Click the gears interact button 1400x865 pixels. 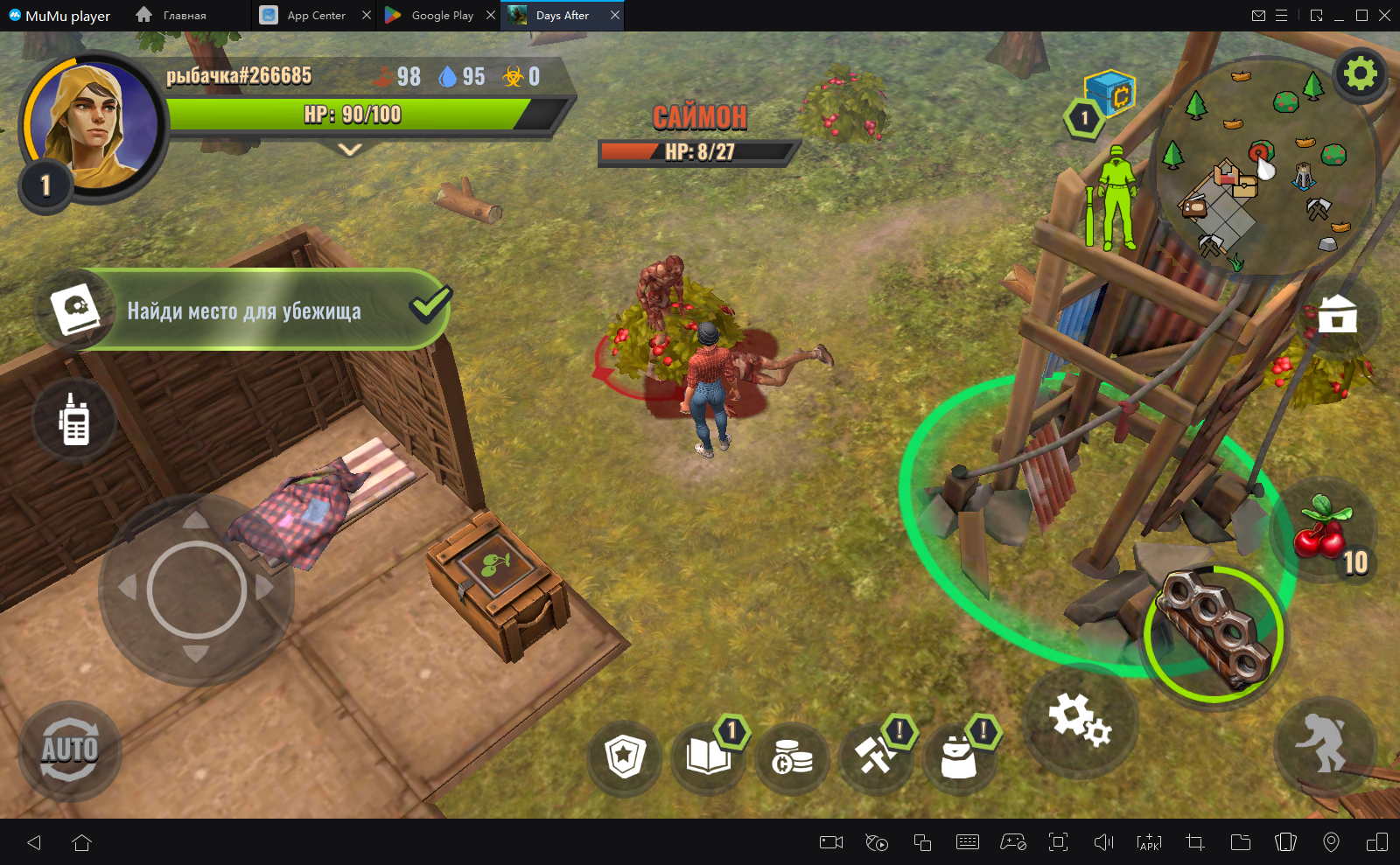[x=1079, y=720]
